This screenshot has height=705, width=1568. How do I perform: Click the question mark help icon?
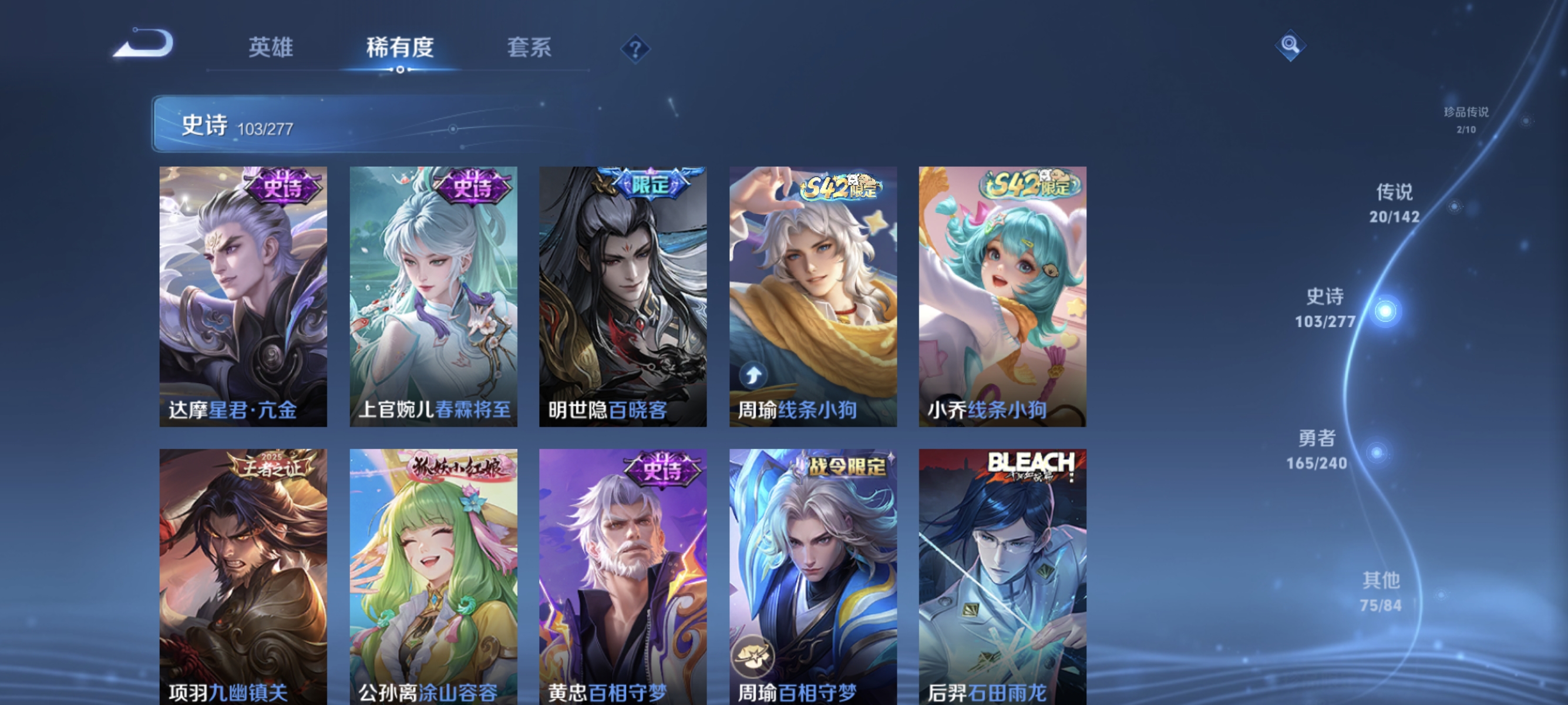[635, 49]
